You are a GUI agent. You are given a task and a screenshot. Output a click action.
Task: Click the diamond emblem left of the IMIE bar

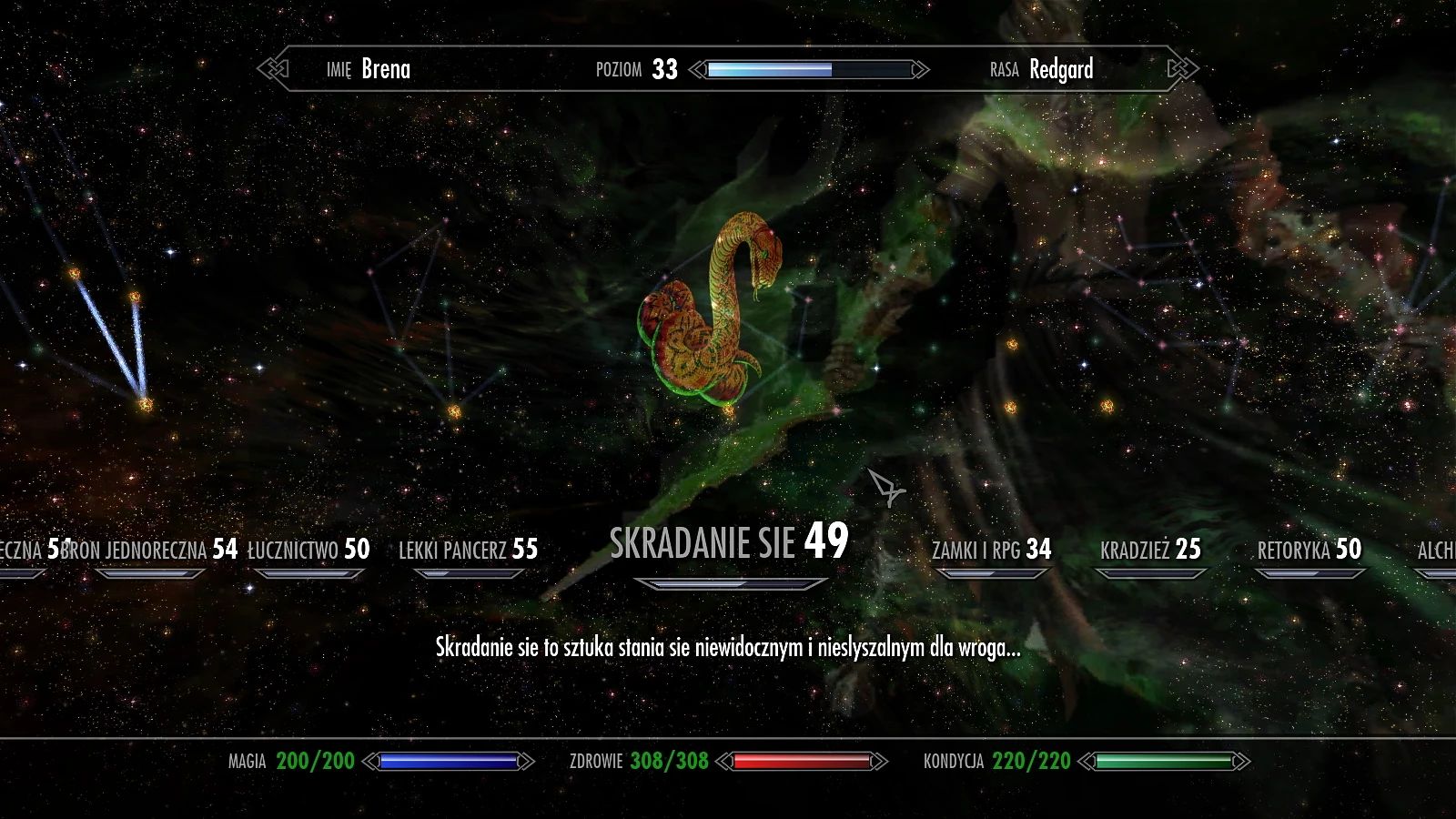(x=273, y=66)
